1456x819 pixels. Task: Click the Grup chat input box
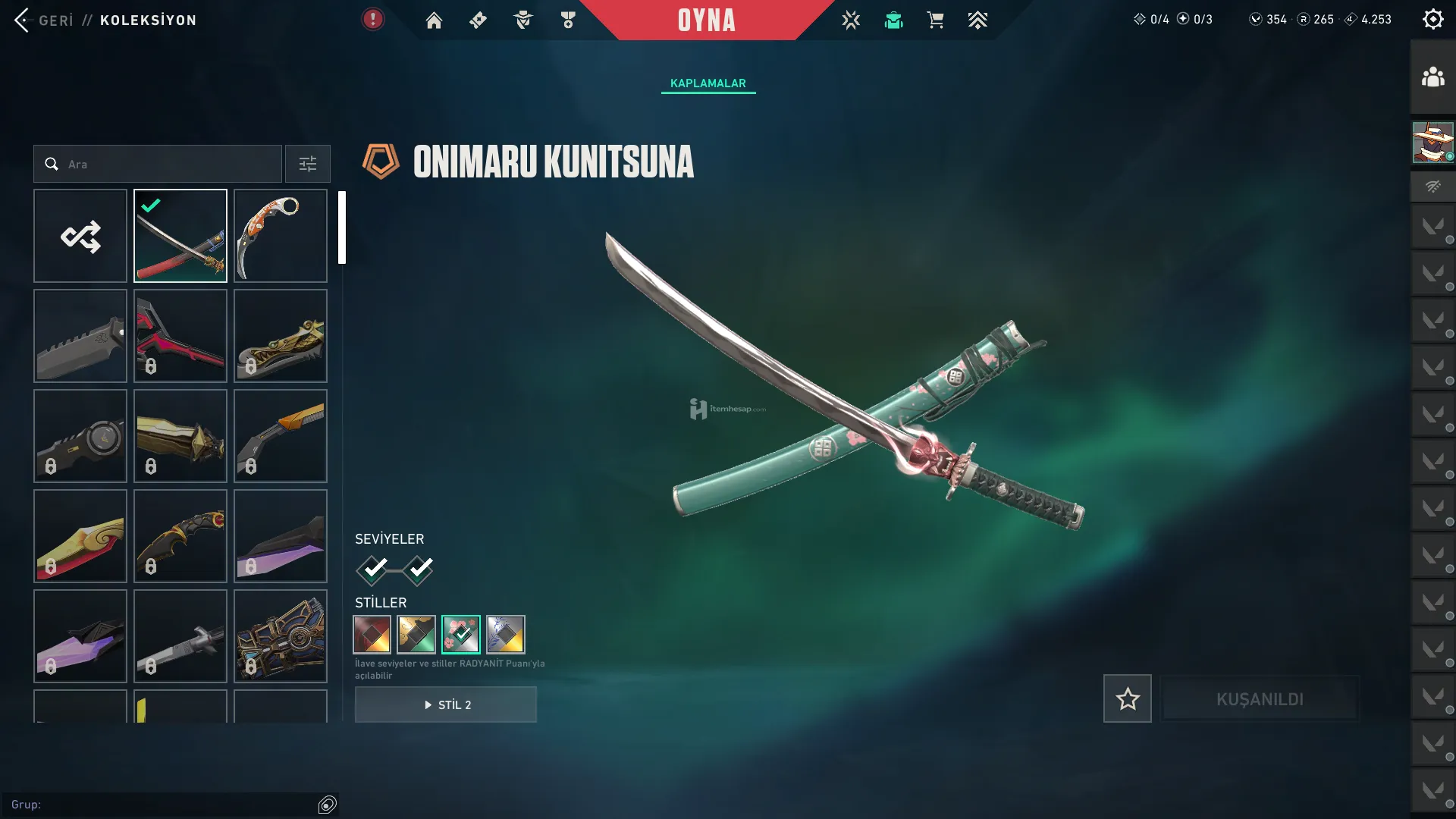point(163,805)
